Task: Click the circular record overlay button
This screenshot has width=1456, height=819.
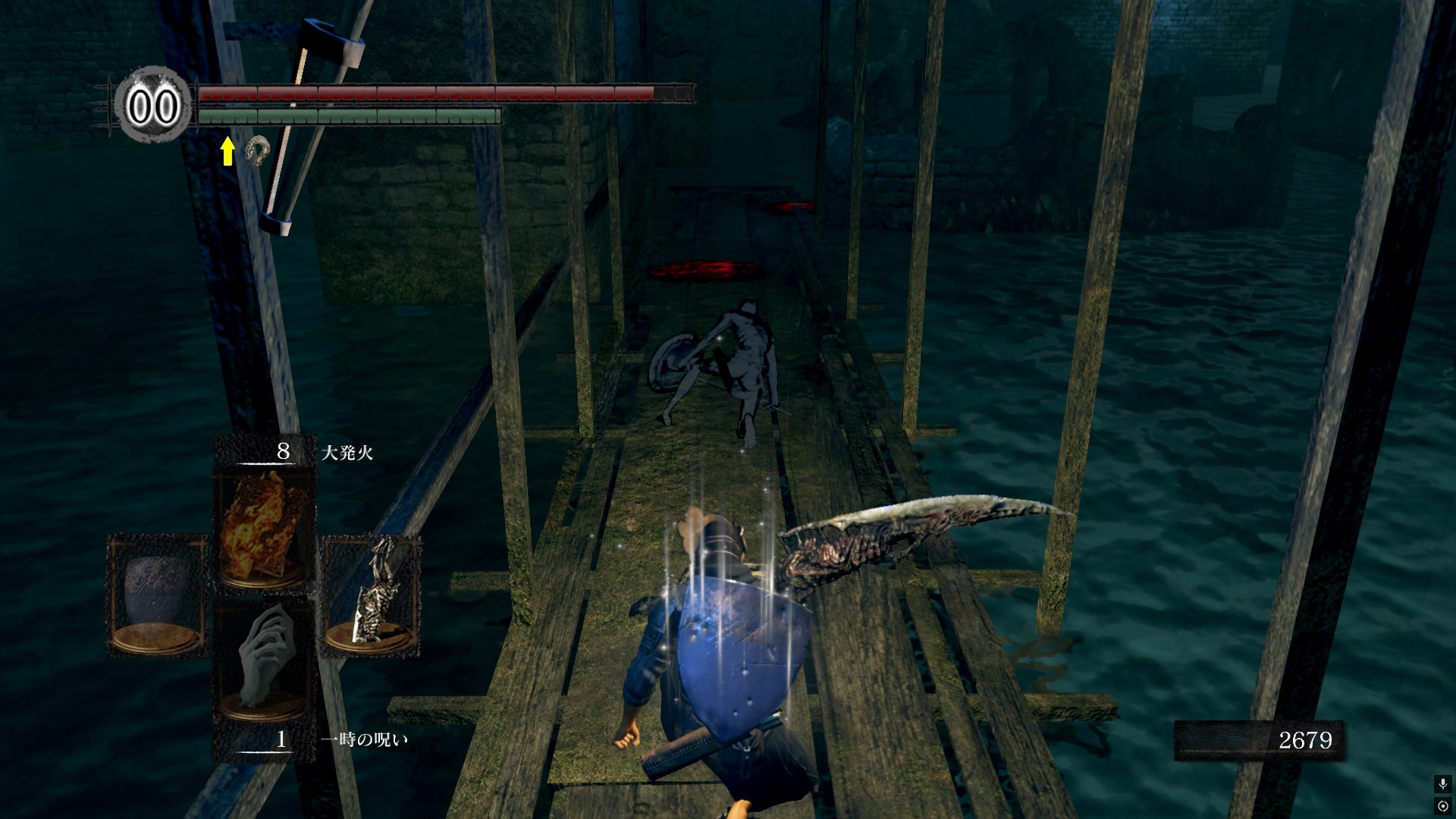Action: (1442, 805)
